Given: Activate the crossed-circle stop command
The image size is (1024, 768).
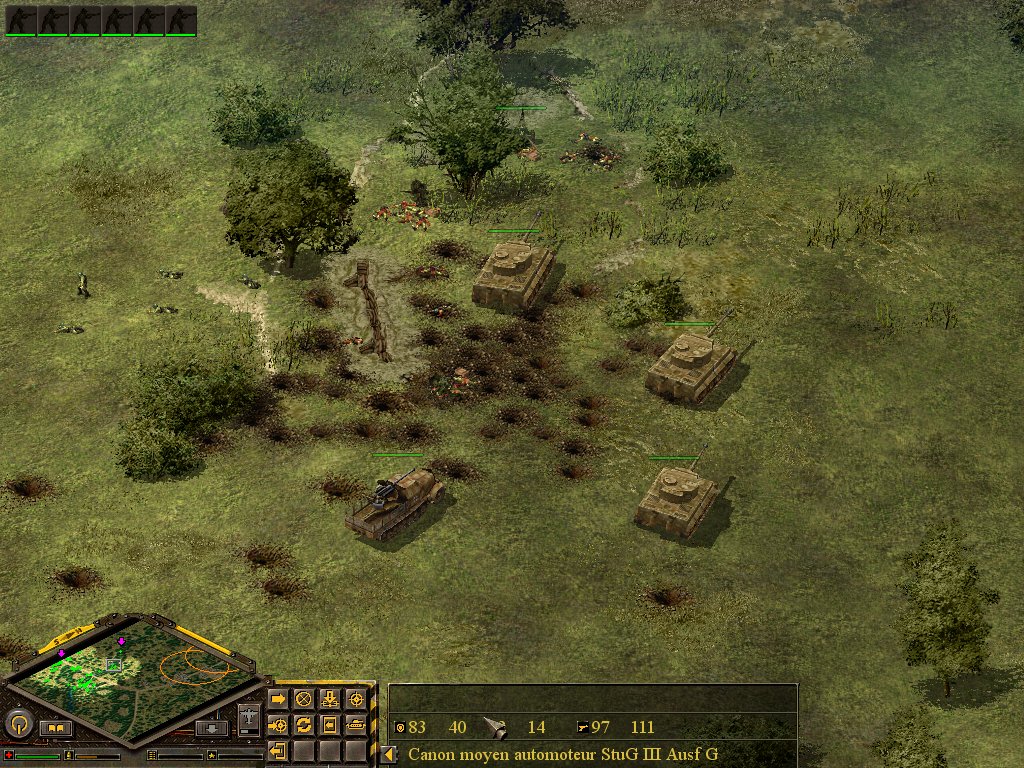Looking at the screenshot, I should coord(304,698).
